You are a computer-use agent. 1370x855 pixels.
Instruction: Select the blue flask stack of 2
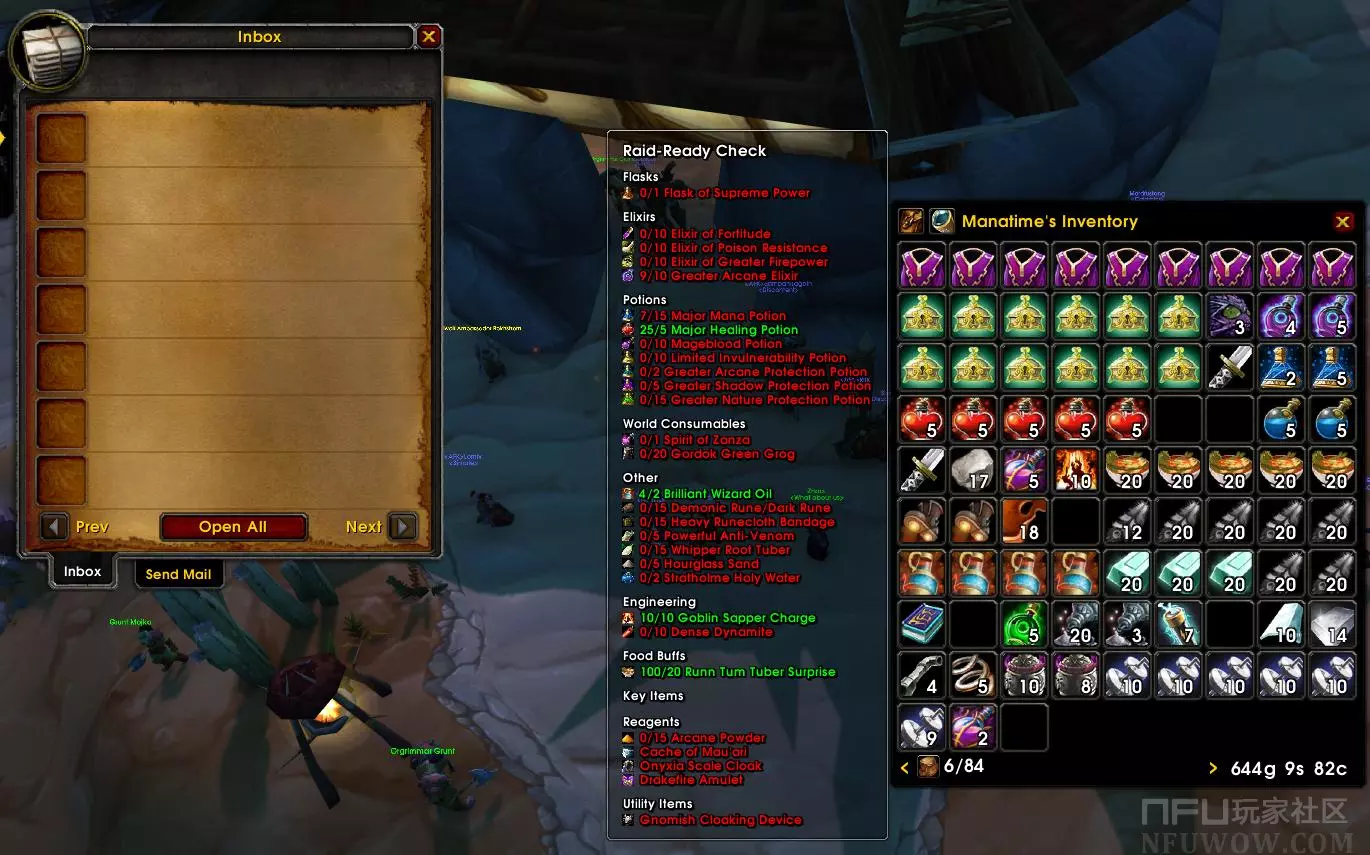[1281, 367]
